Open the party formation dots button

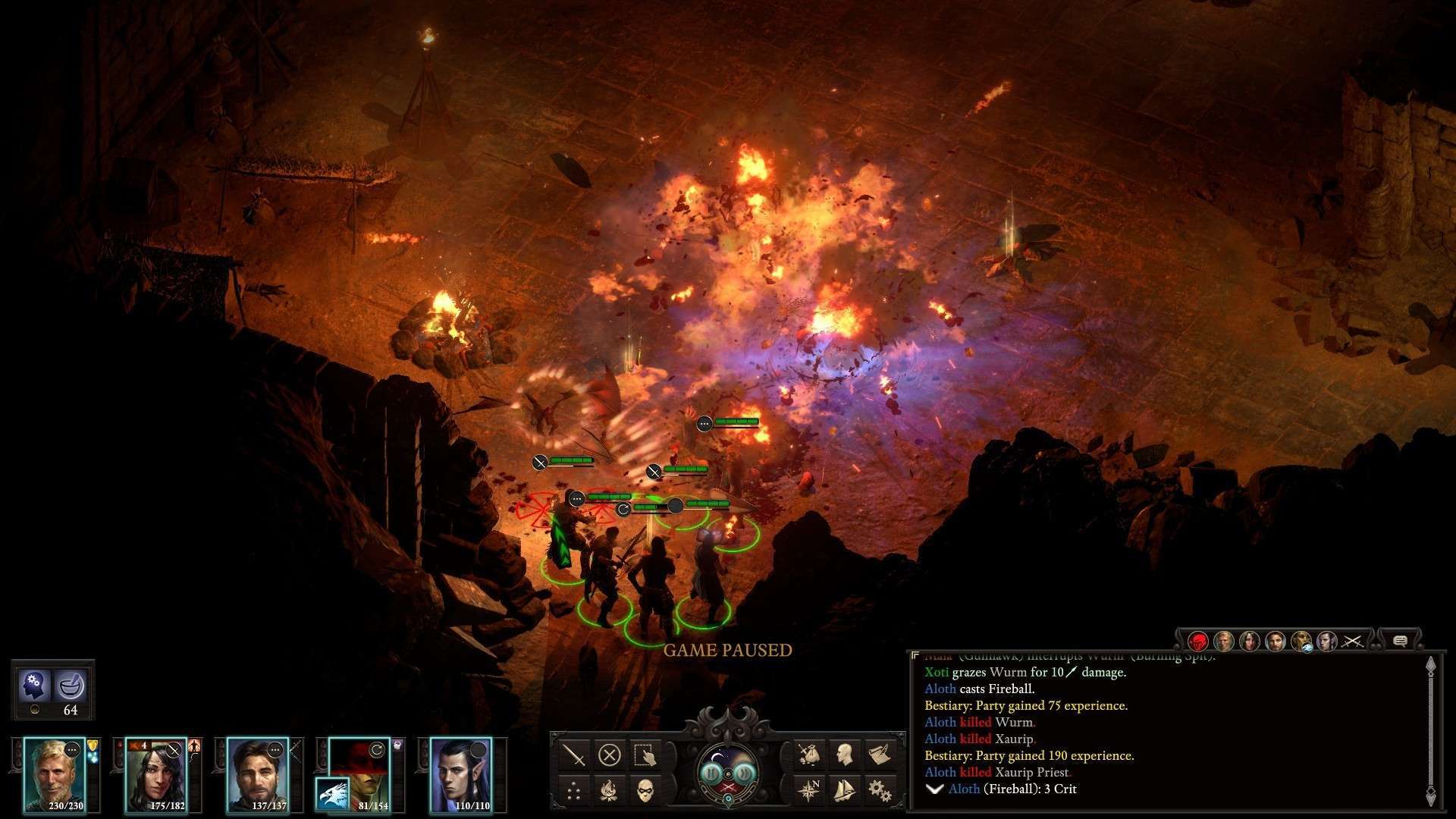coord(574,791)
